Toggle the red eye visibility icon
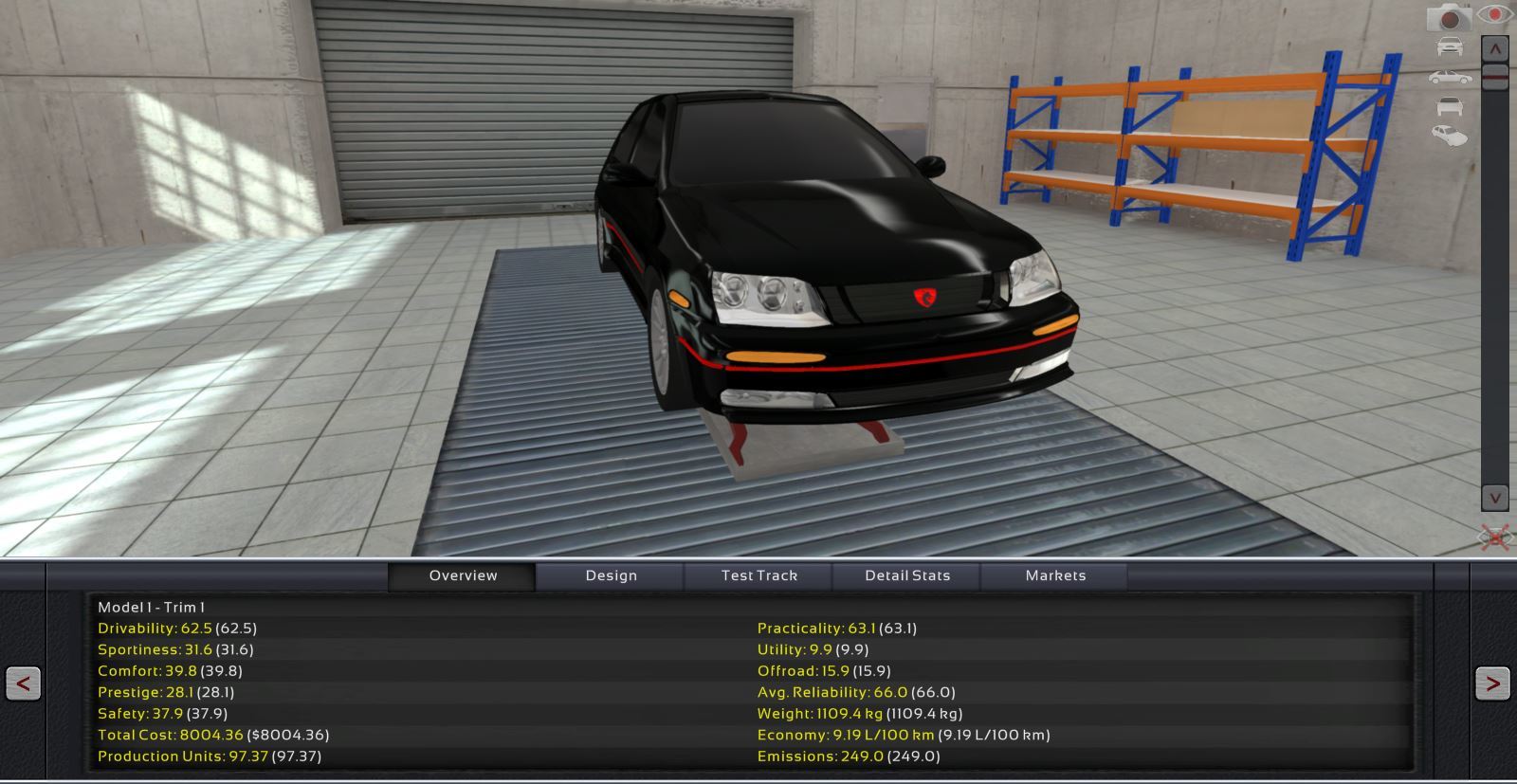 pyautogui.click(x=1495, y=15)
